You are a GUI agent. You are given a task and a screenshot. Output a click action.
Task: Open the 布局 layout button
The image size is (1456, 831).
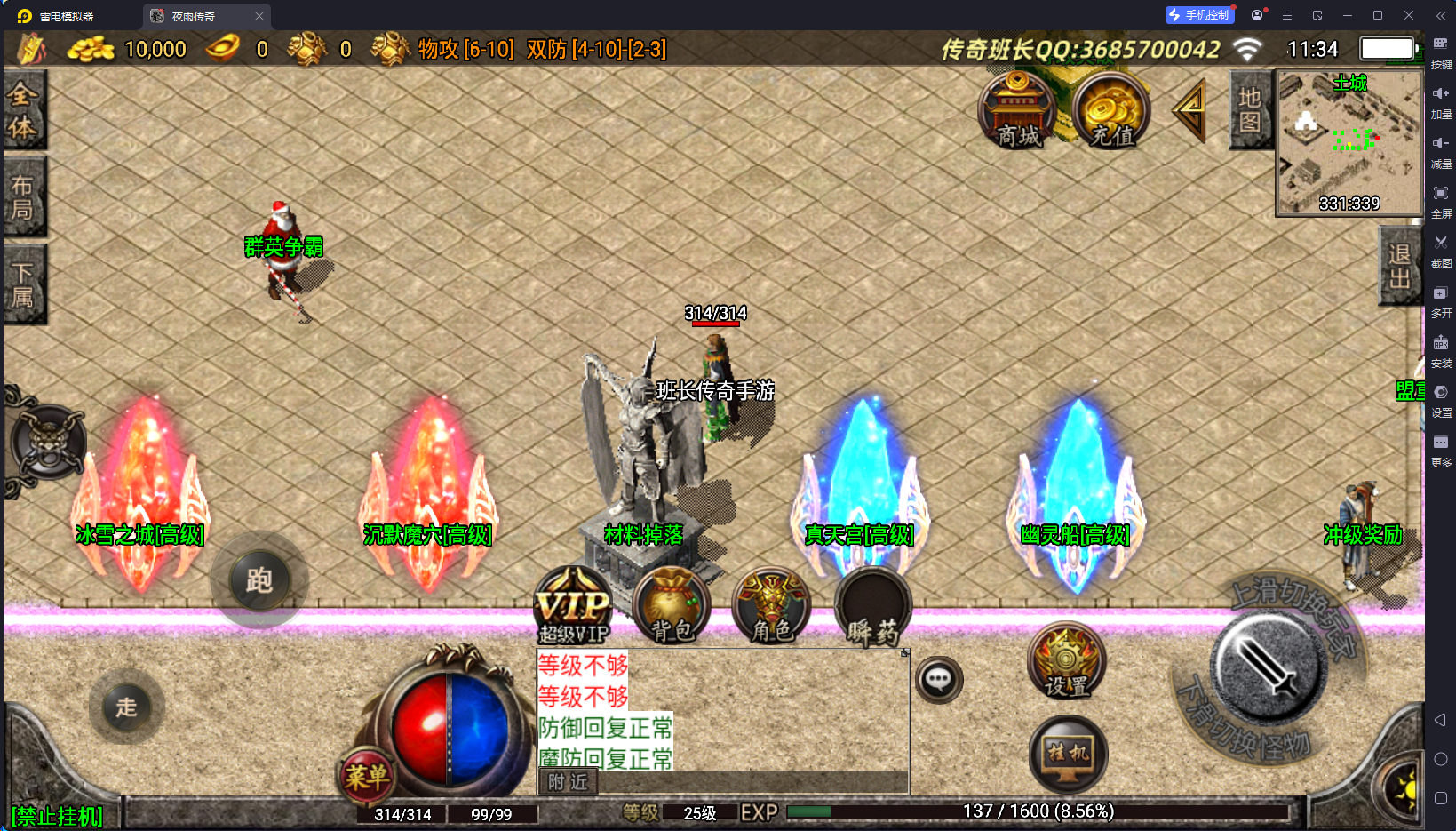coord(23,196)
